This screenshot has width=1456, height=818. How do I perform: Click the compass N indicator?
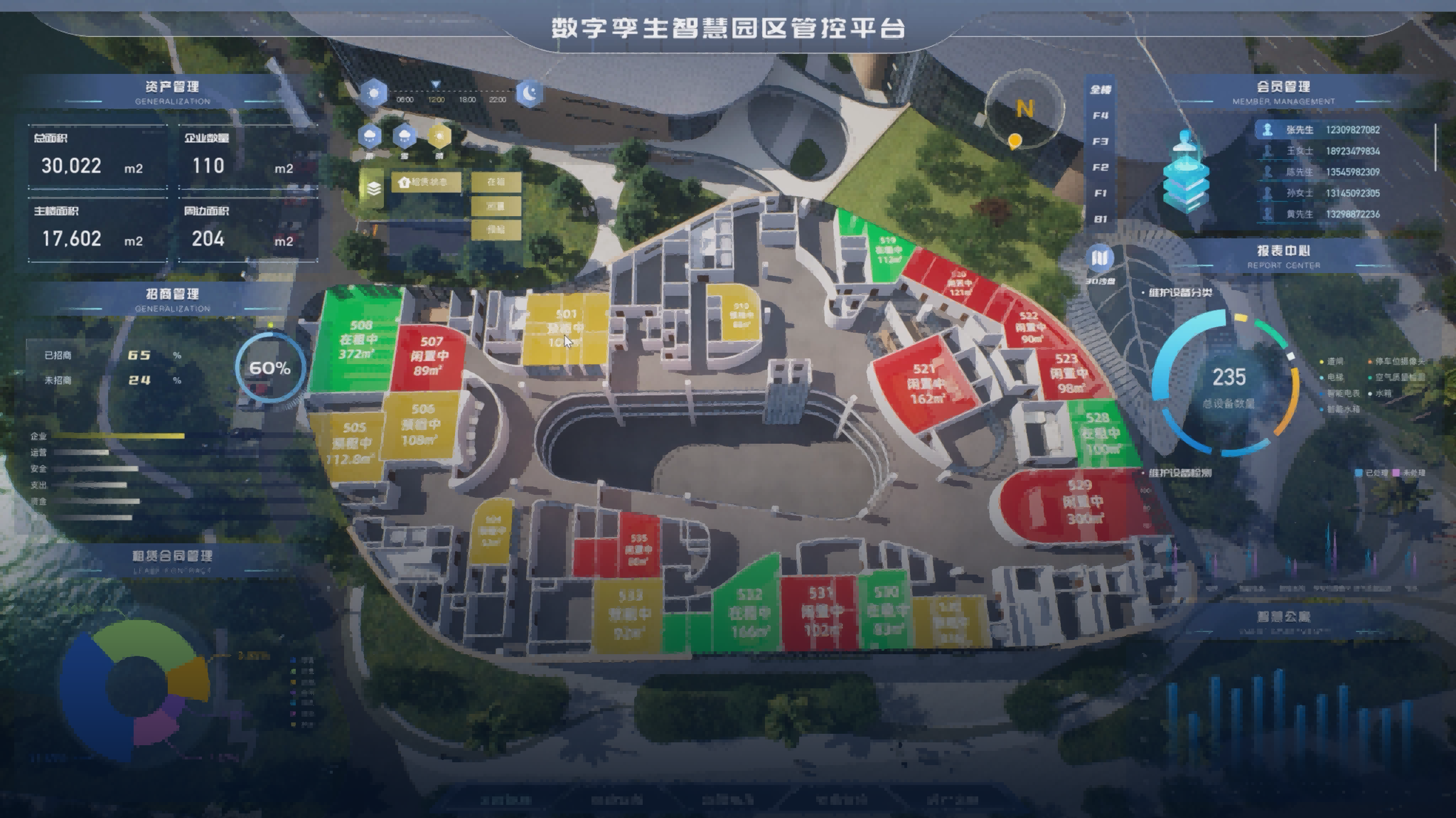[1024, 109]
